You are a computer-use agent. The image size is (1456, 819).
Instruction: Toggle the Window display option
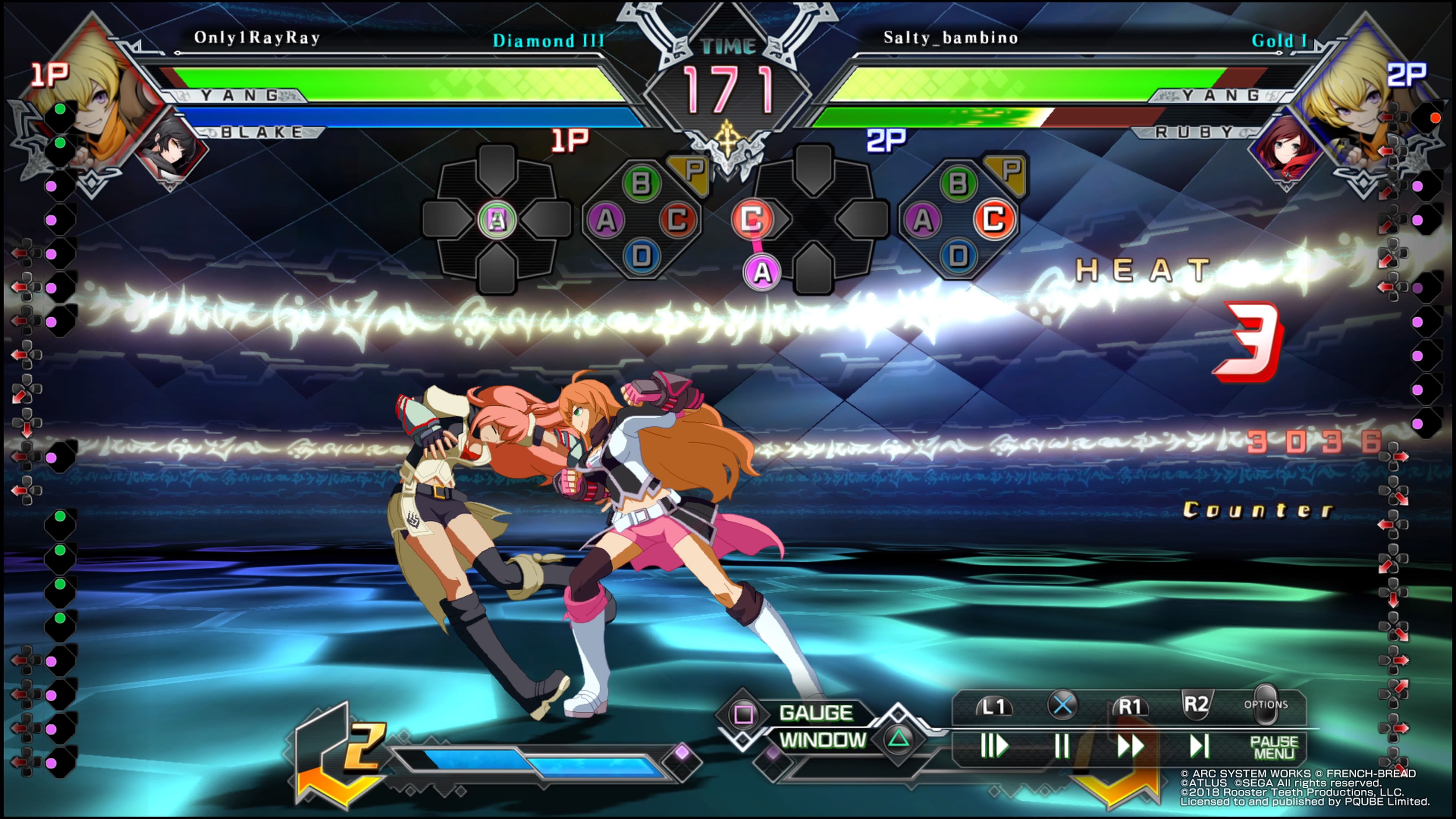pyautogui.click(x=823, y=740)
